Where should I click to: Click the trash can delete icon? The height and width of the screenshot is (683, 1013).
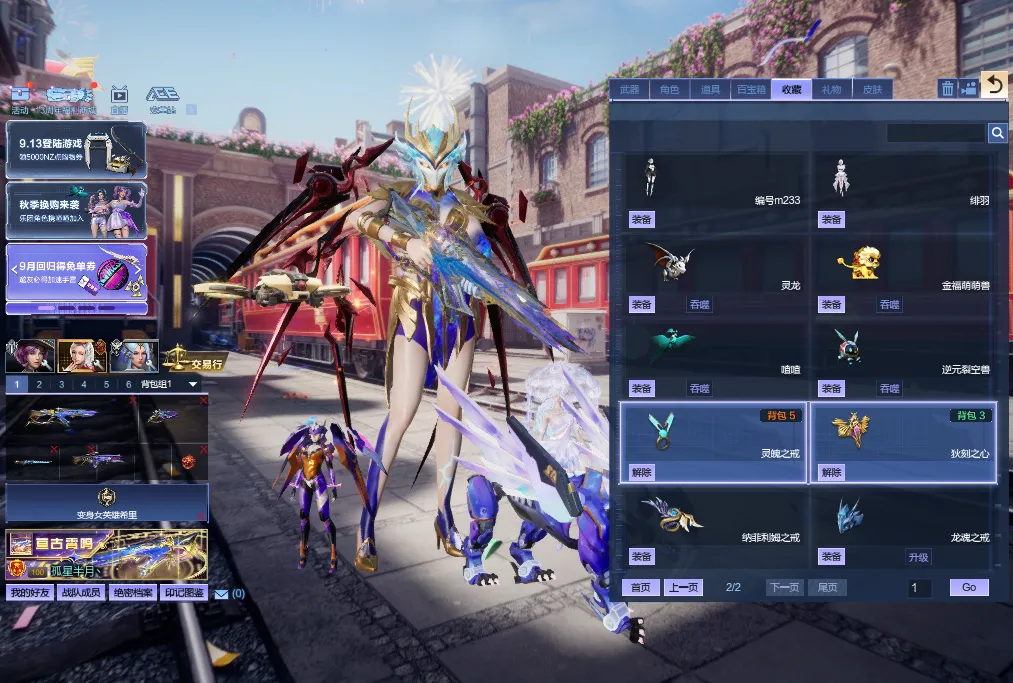coord(947,89)
